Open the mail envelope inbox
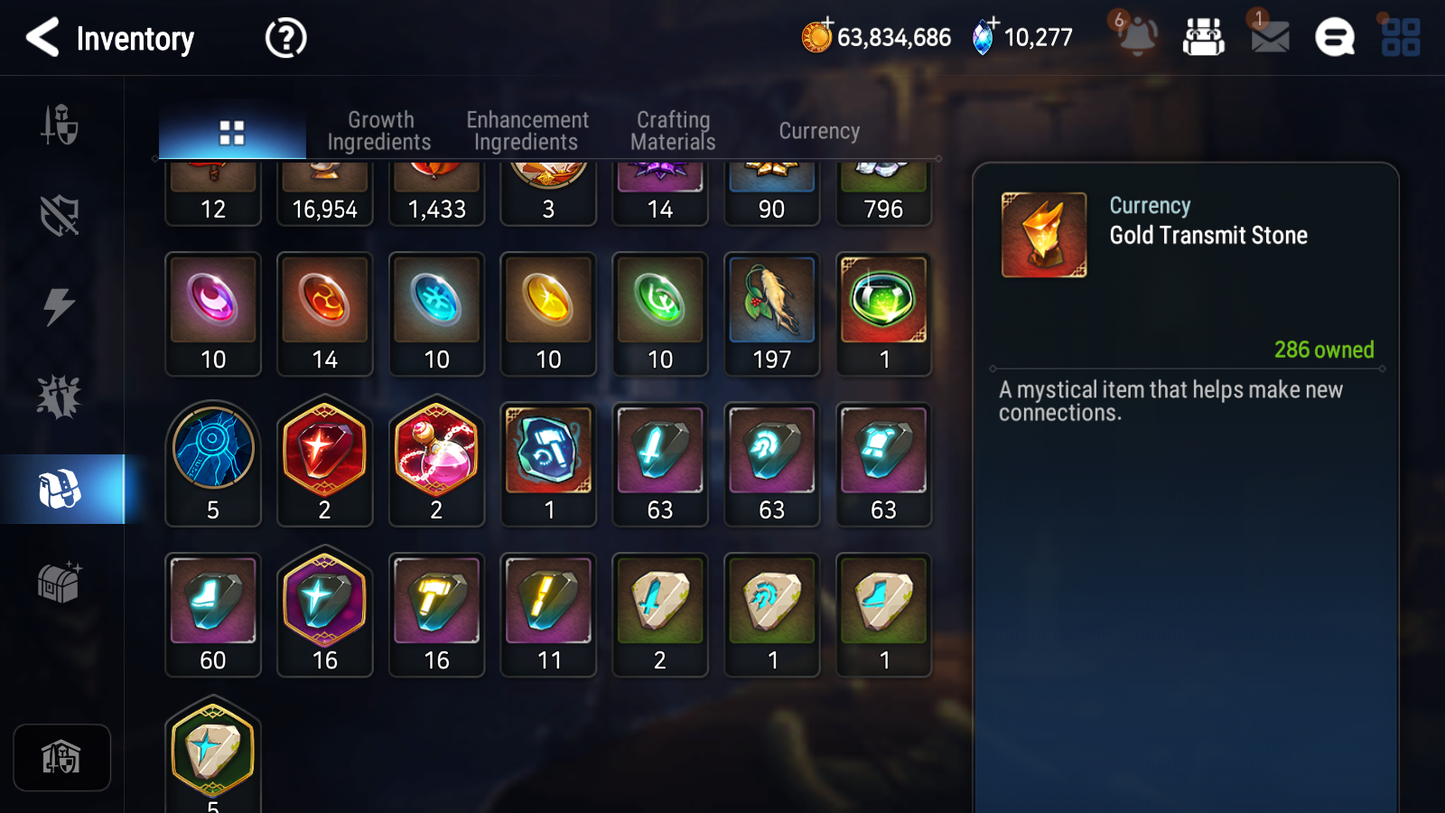1445x813 pixels. click(x=1270, y=37)
